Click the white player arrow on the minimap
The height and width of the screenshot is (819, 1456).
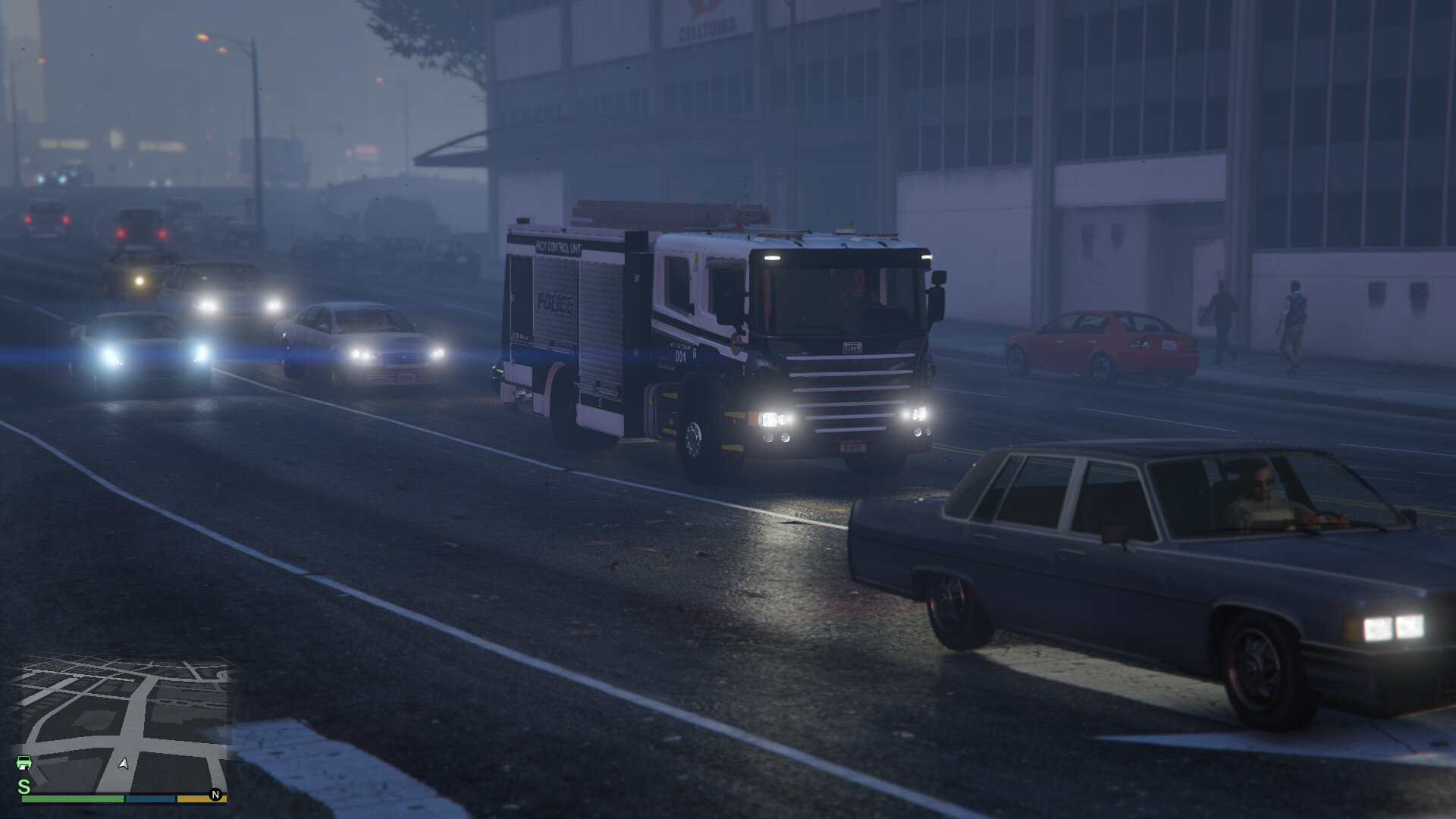tap(124, 761)
